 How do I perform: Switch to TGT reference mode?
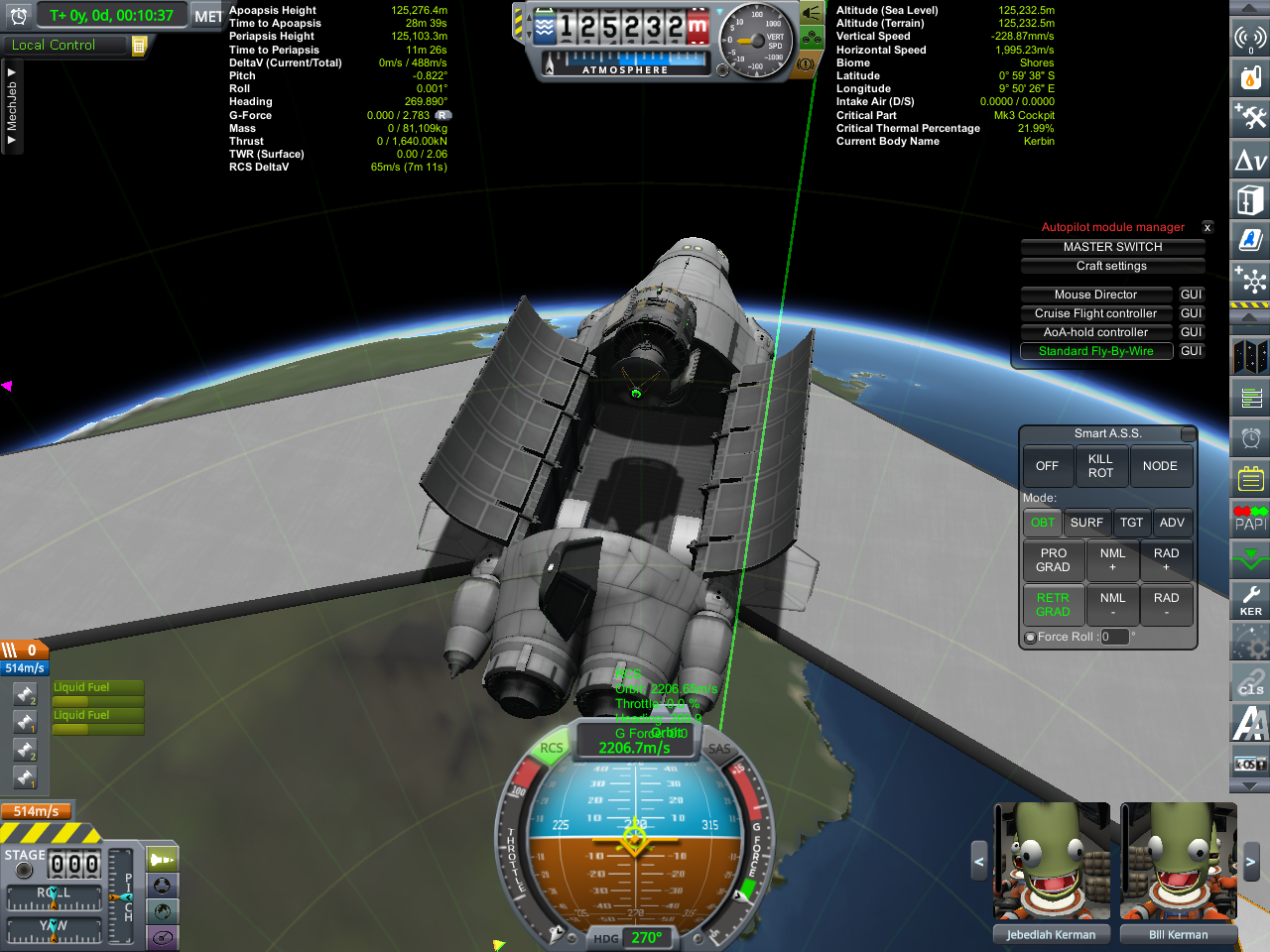pos(1131,523)
